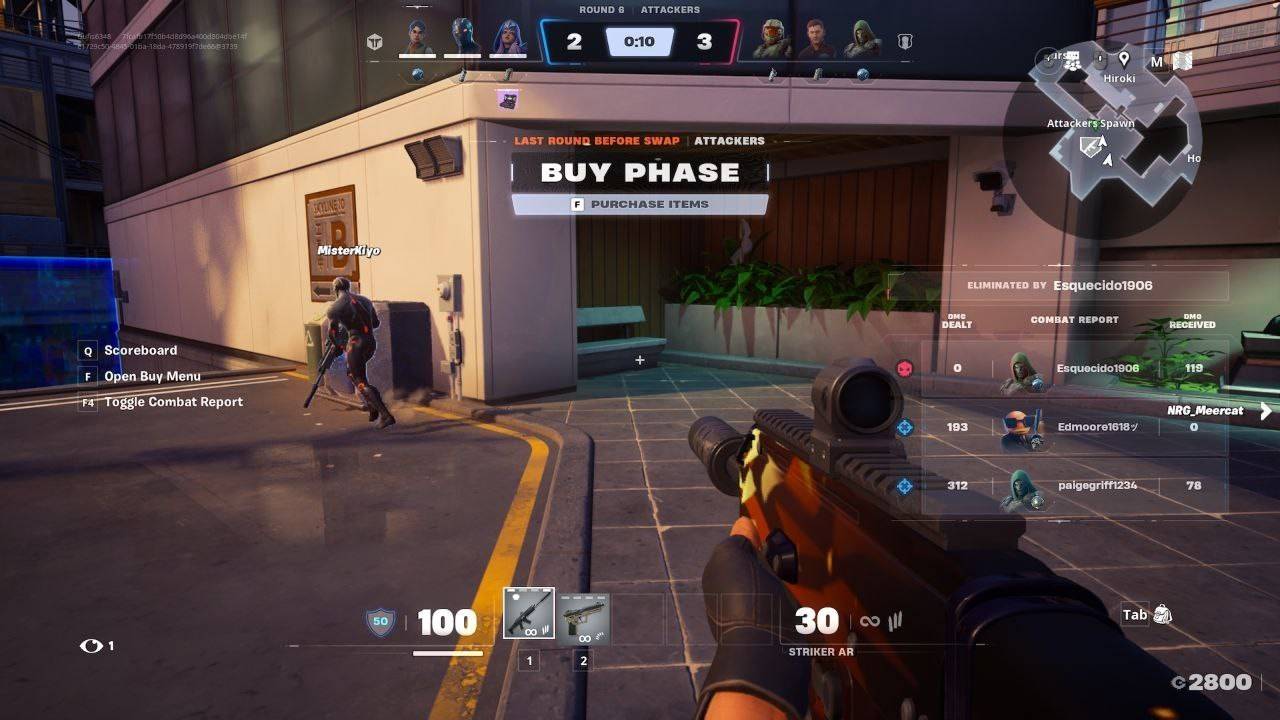This screenshot has height=720, width=1280.
Task: Click the spectator eye icon in bottom left
Action: pyautogui.click(x=91, y=646)
